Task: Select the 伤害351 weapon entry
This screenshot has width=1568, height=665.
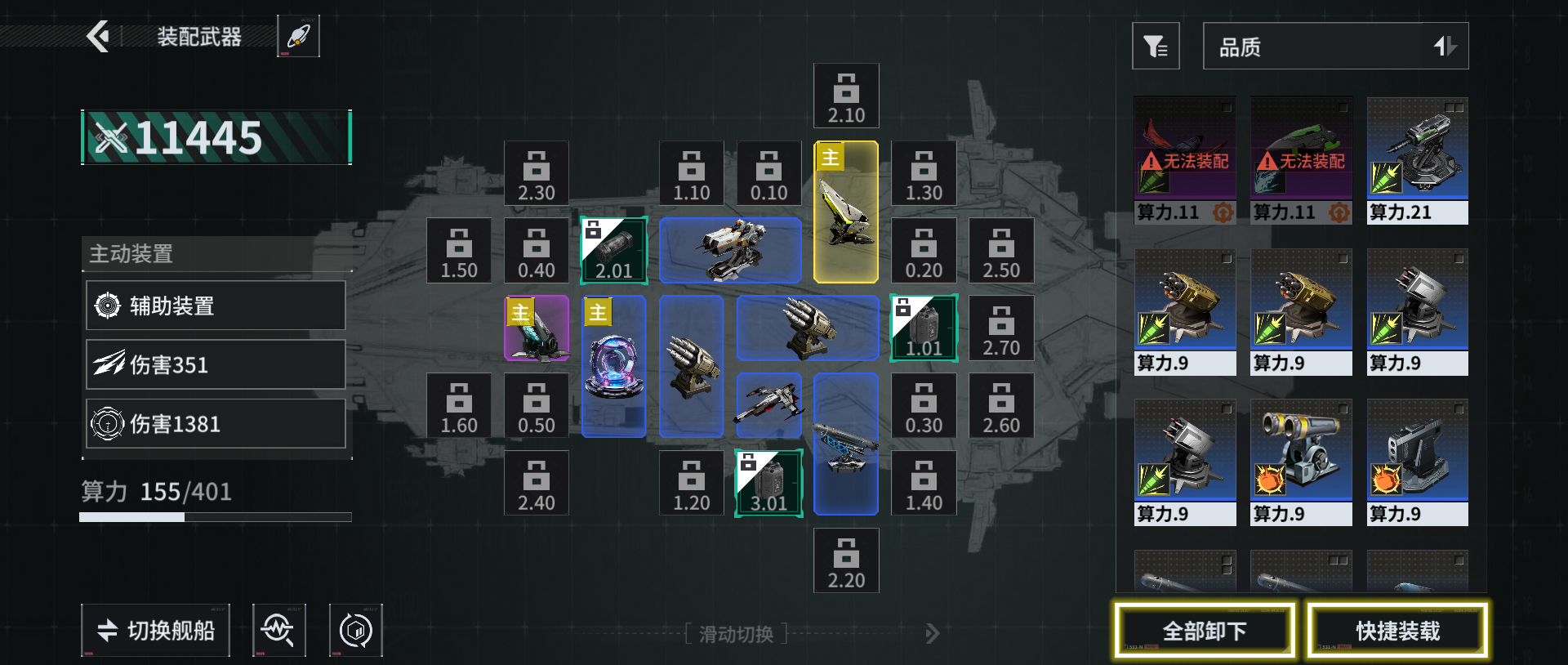Action: click(x=216, y=364)
